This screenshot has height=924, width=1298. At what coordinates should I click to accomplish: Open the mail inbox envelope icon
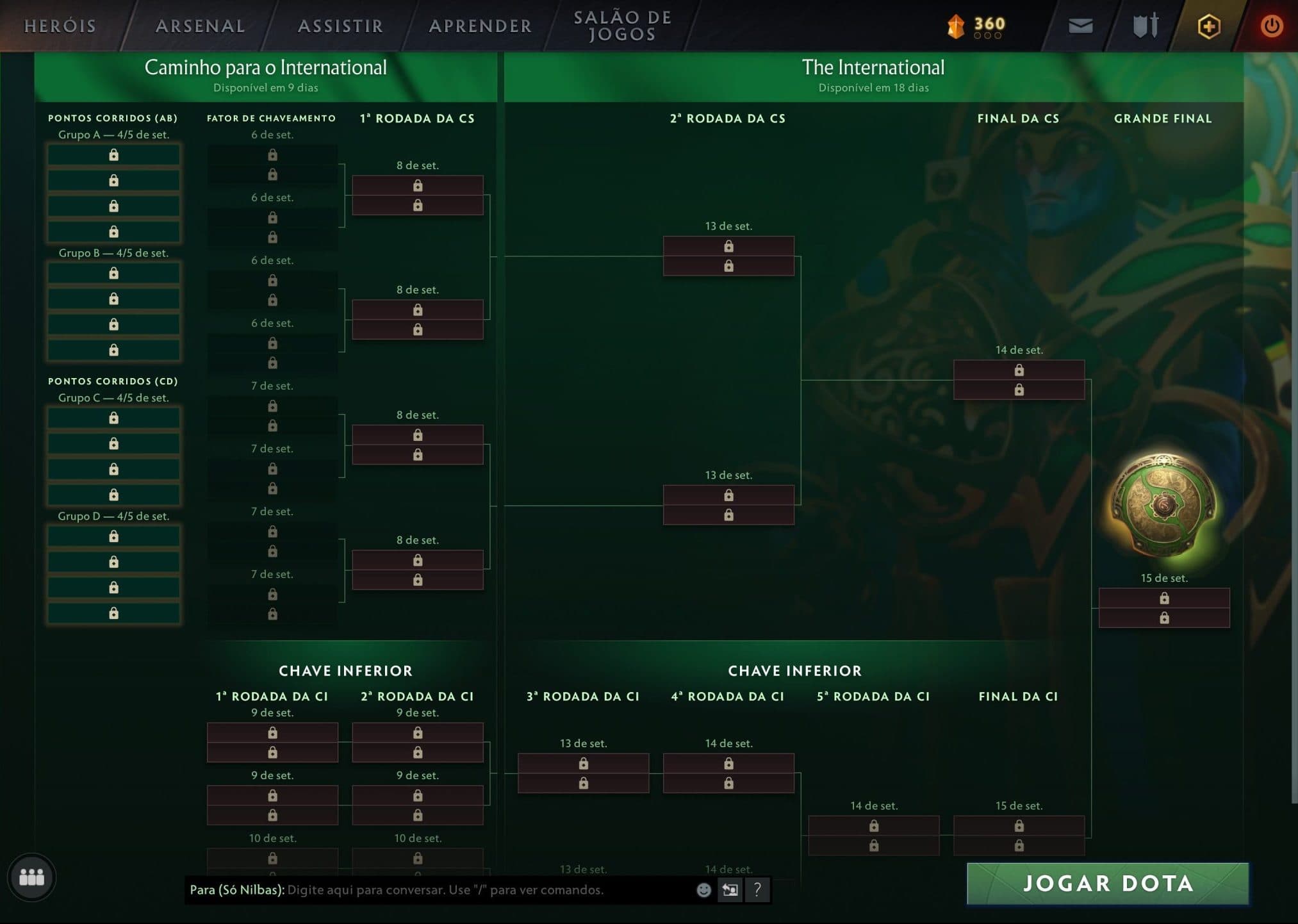pyautogui.click(x=1080, y=26)
